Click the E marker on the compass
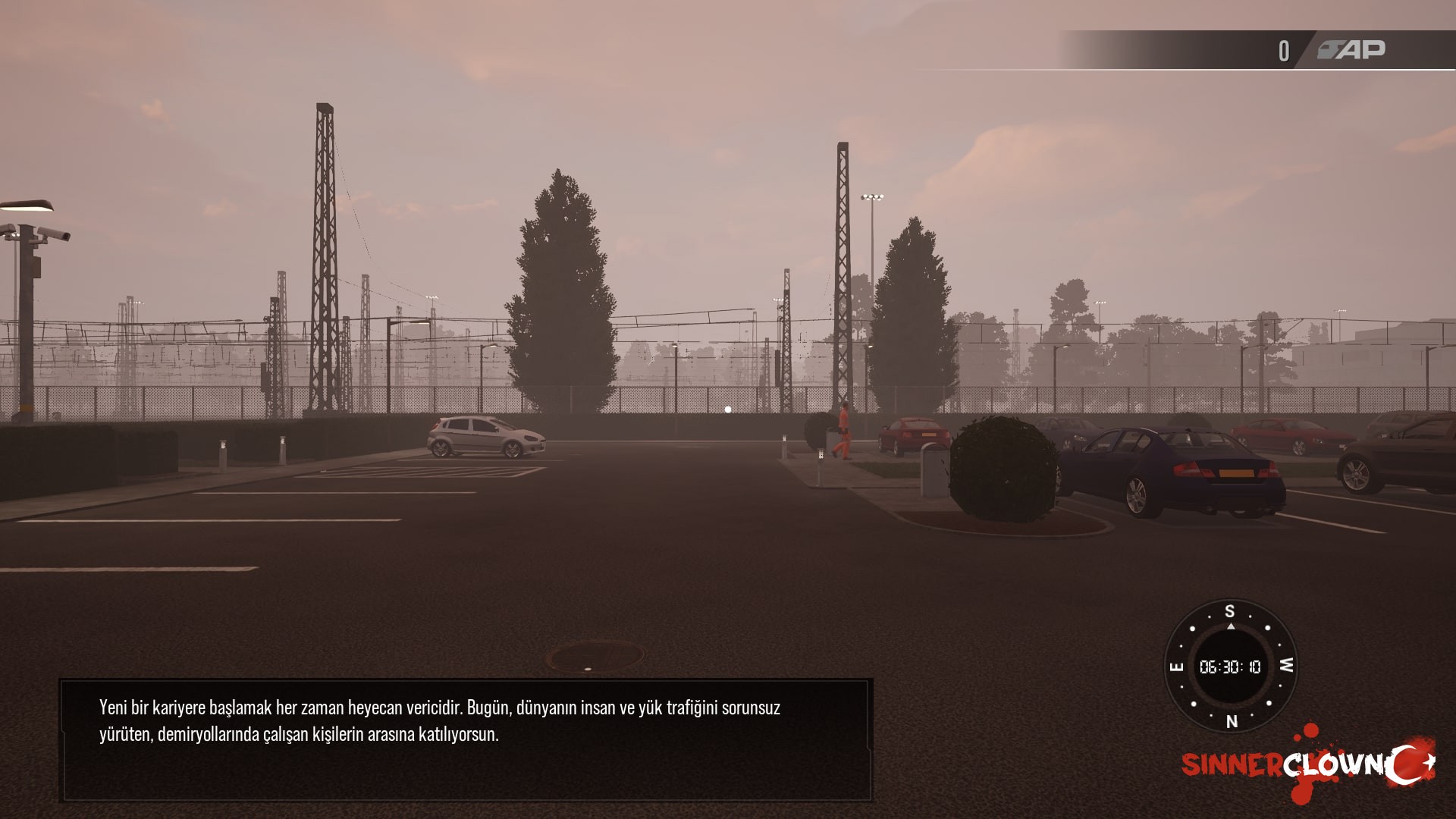Viewport: 1456px width, 819px height. click(1177, 666)
